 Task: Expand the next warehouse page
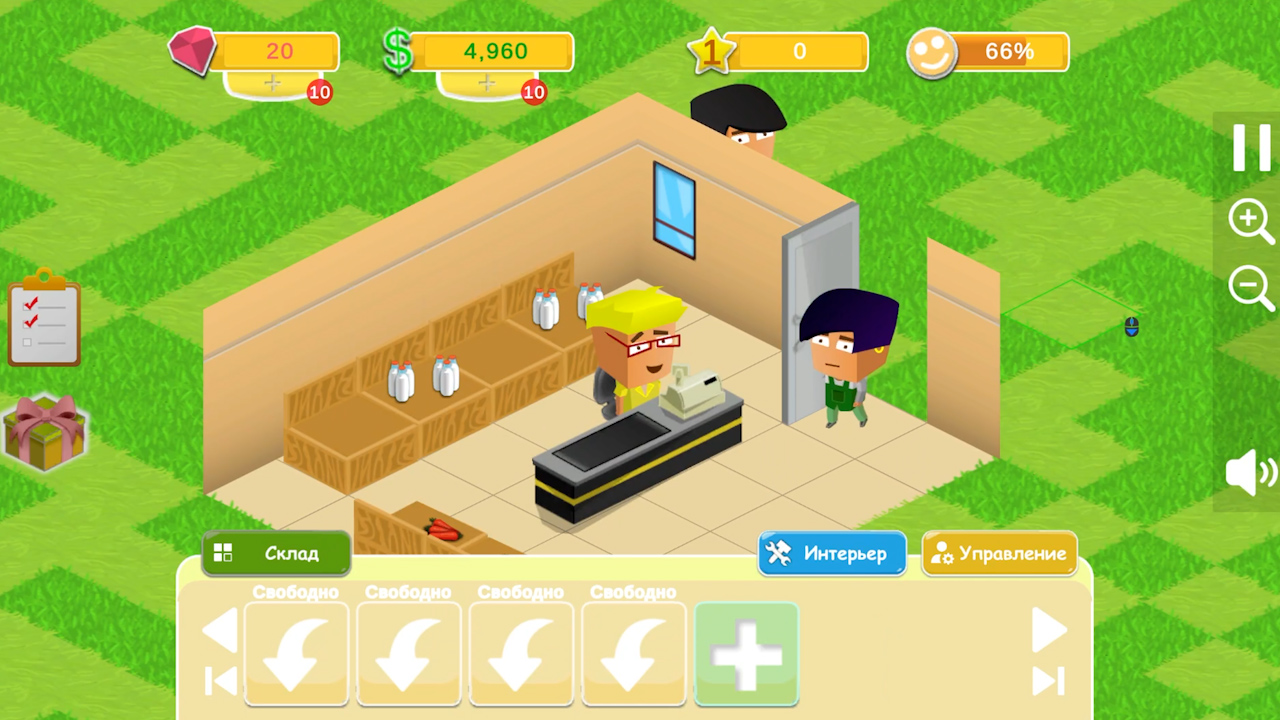[x=1051, y=630]
